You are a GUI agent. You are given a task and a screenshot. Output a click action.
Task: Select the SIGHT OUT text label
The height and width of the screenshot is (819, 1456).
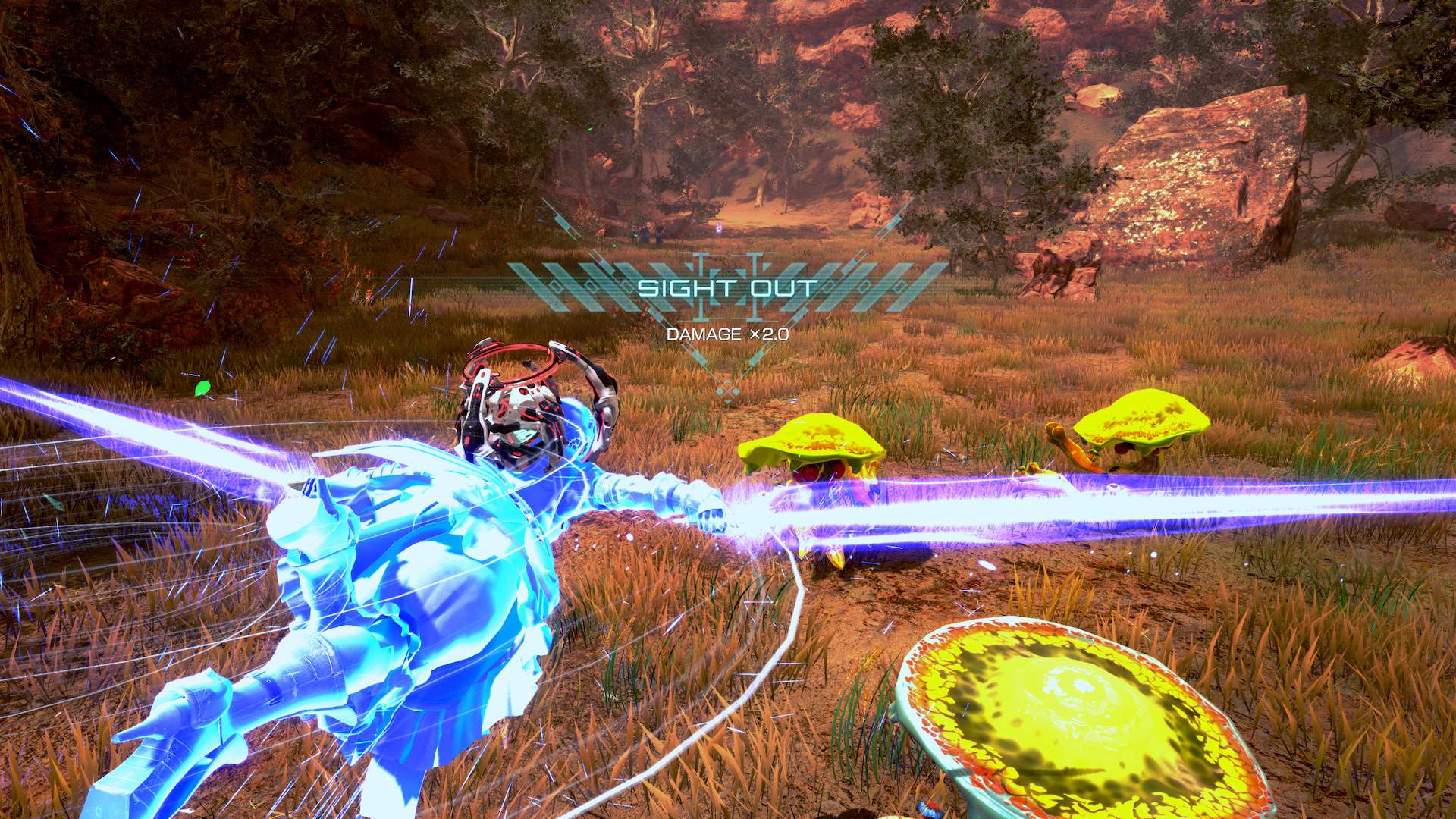click(x=726, y=287)
